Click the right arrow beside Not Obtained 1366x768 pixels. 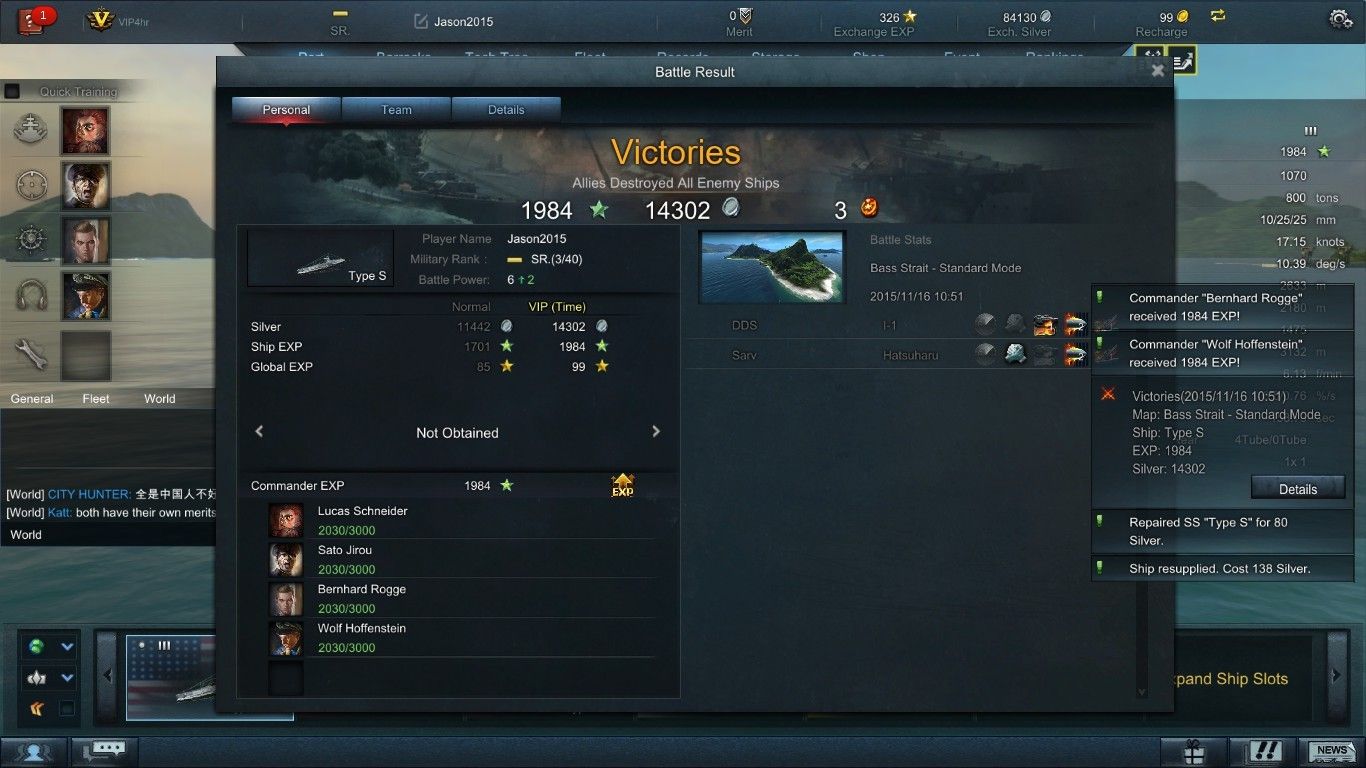pyautogui.click(x=656, y=432)
